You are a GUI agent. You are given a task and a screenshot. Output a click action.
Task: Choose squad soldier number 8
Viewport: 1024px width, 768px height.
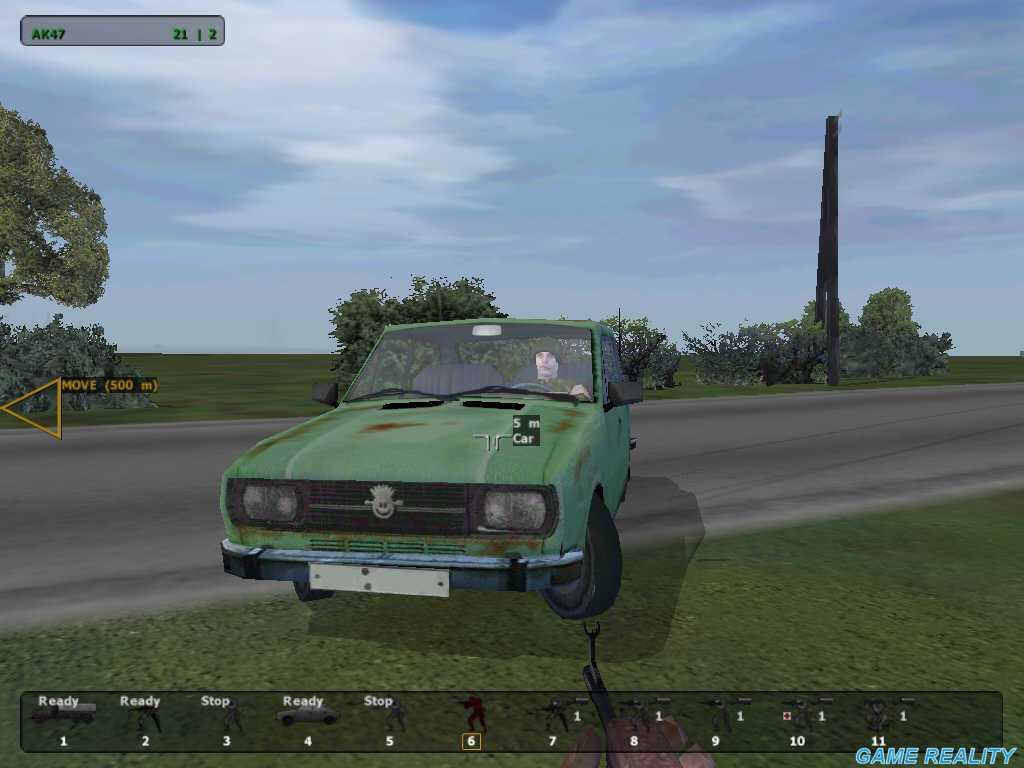635,715
